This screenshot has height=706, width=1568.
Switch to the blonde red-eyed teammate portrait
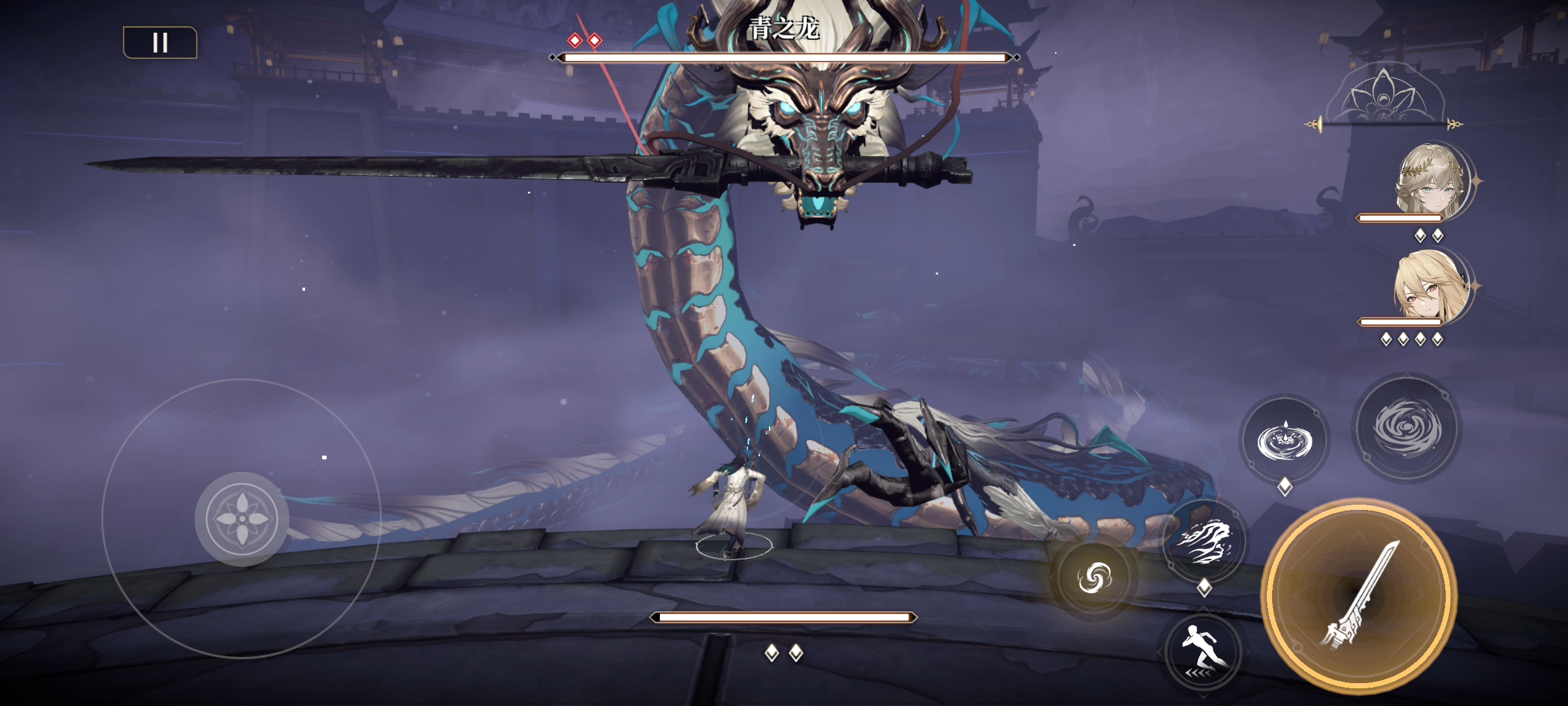pyautogui.click(x=1431, y=286)
